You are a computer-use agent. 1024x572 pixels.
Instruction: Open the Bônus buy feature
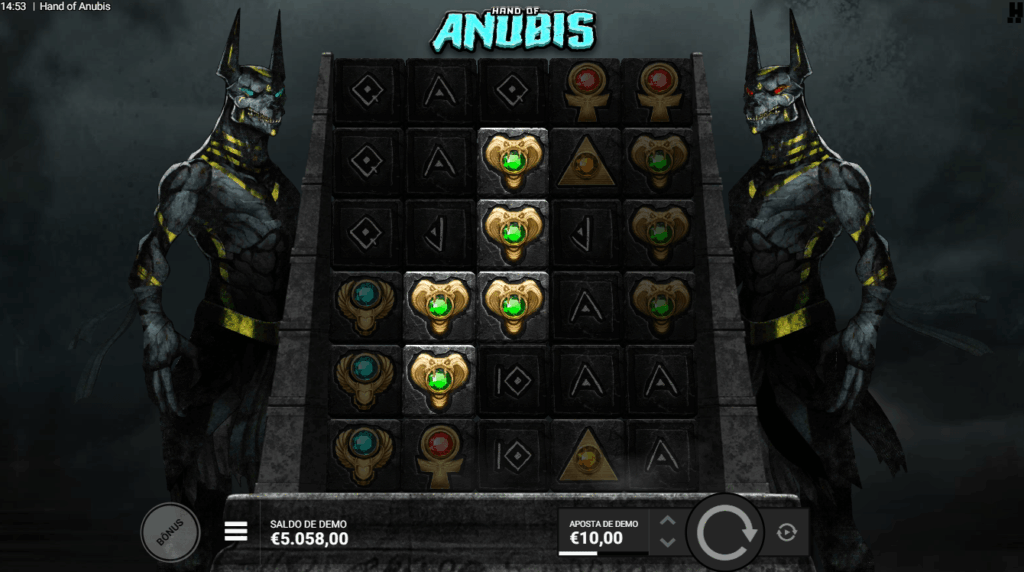tap(171, 531)
